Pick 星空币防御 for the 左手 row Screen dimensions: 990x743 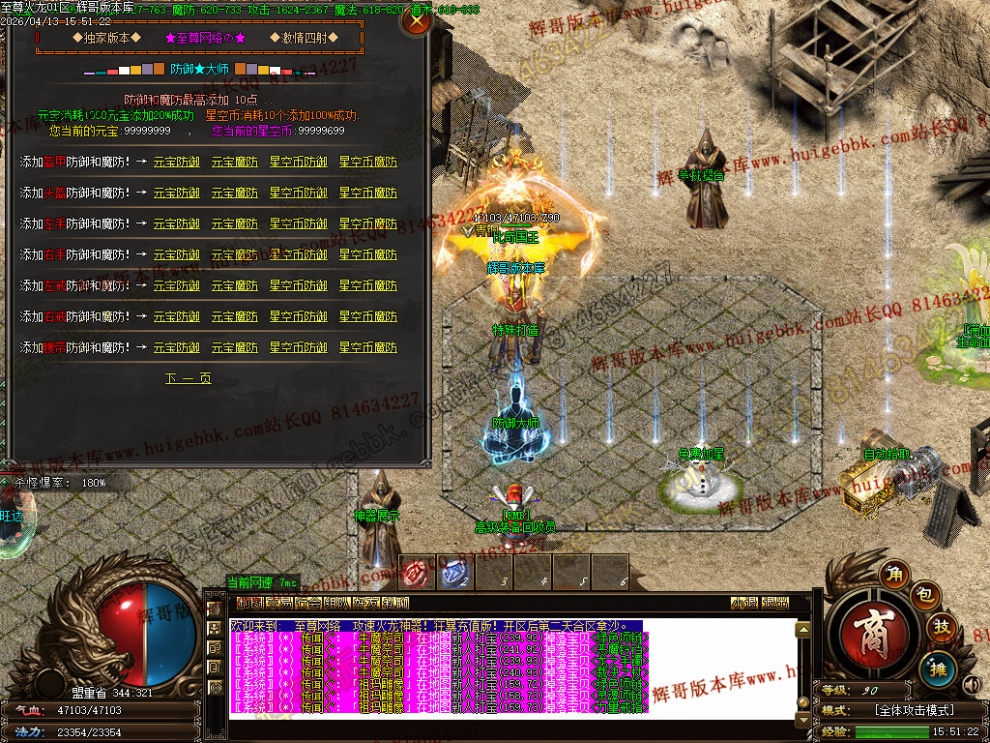pyautogui.click(x=298, y=224)
